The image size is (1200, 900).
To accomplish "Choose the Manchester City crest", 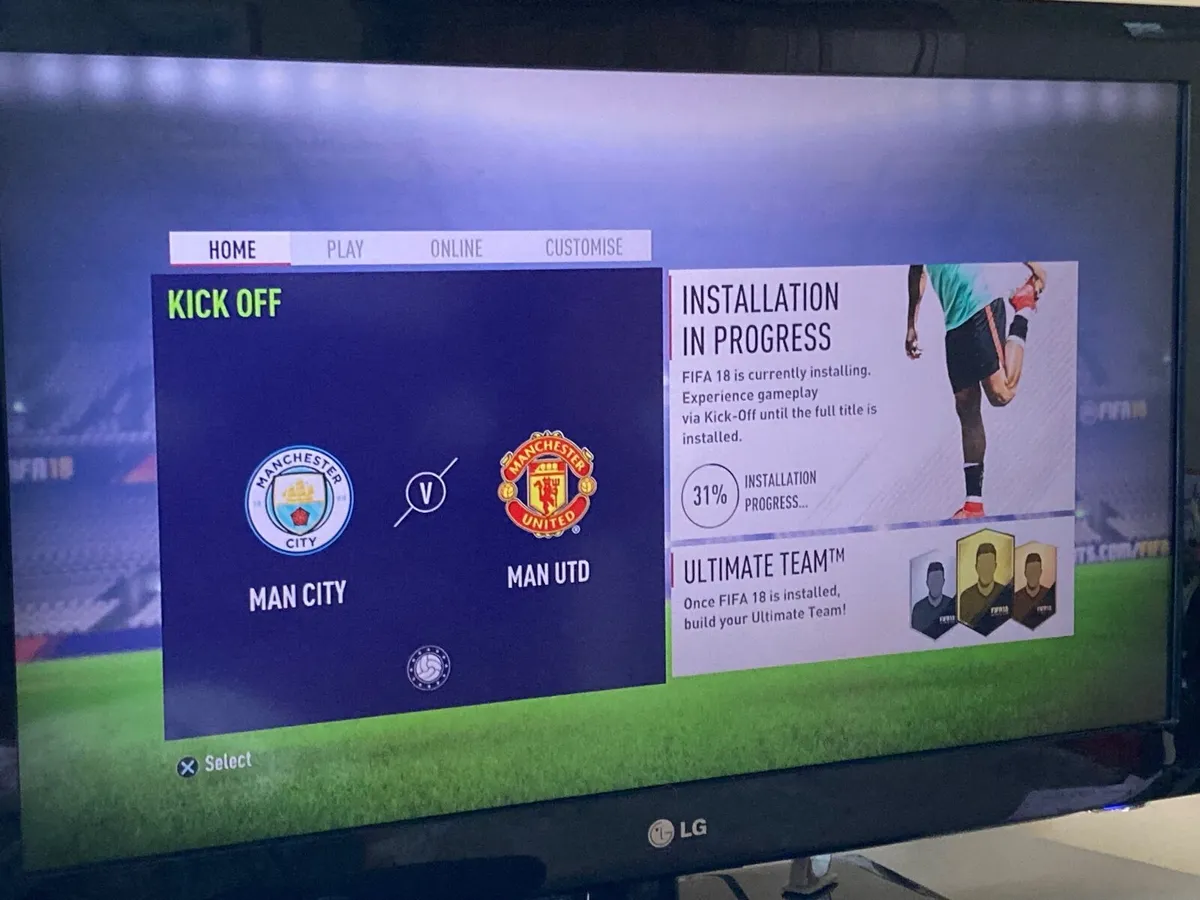I will click(299, 500).
